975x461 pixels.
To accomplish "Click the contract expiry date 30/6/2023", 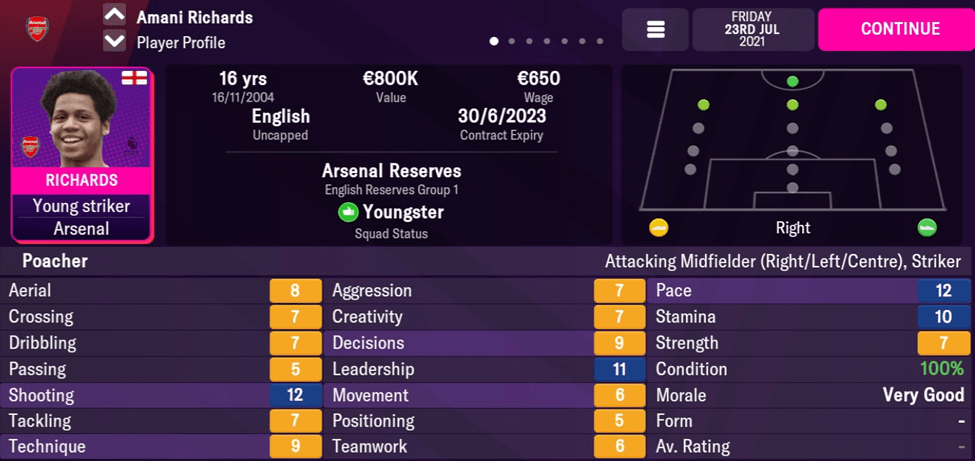I will [502, 116].
